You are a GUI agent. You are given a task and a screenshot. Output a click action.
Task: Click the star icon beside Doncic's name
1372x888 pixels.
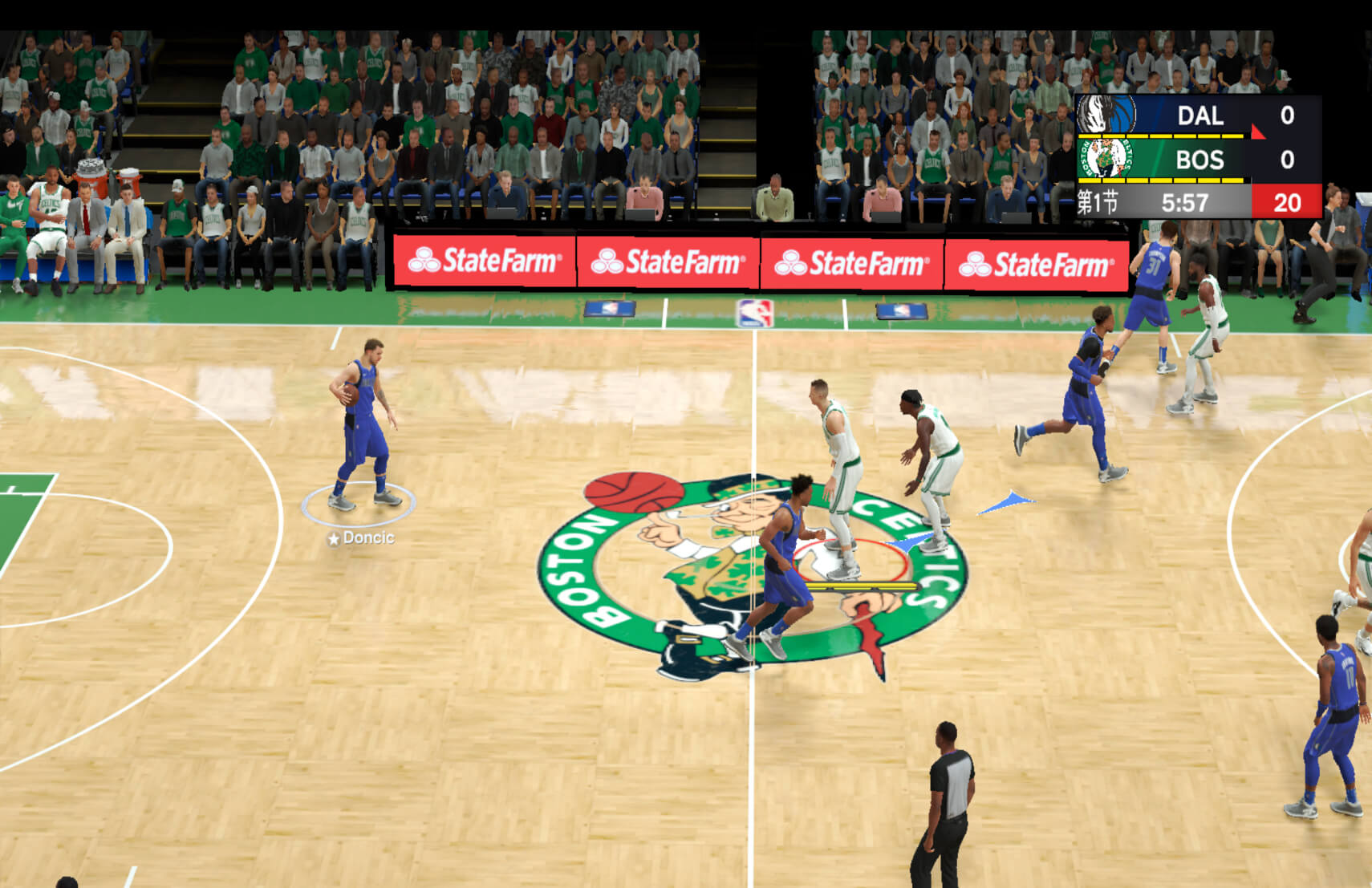click(x=335, y=540)
